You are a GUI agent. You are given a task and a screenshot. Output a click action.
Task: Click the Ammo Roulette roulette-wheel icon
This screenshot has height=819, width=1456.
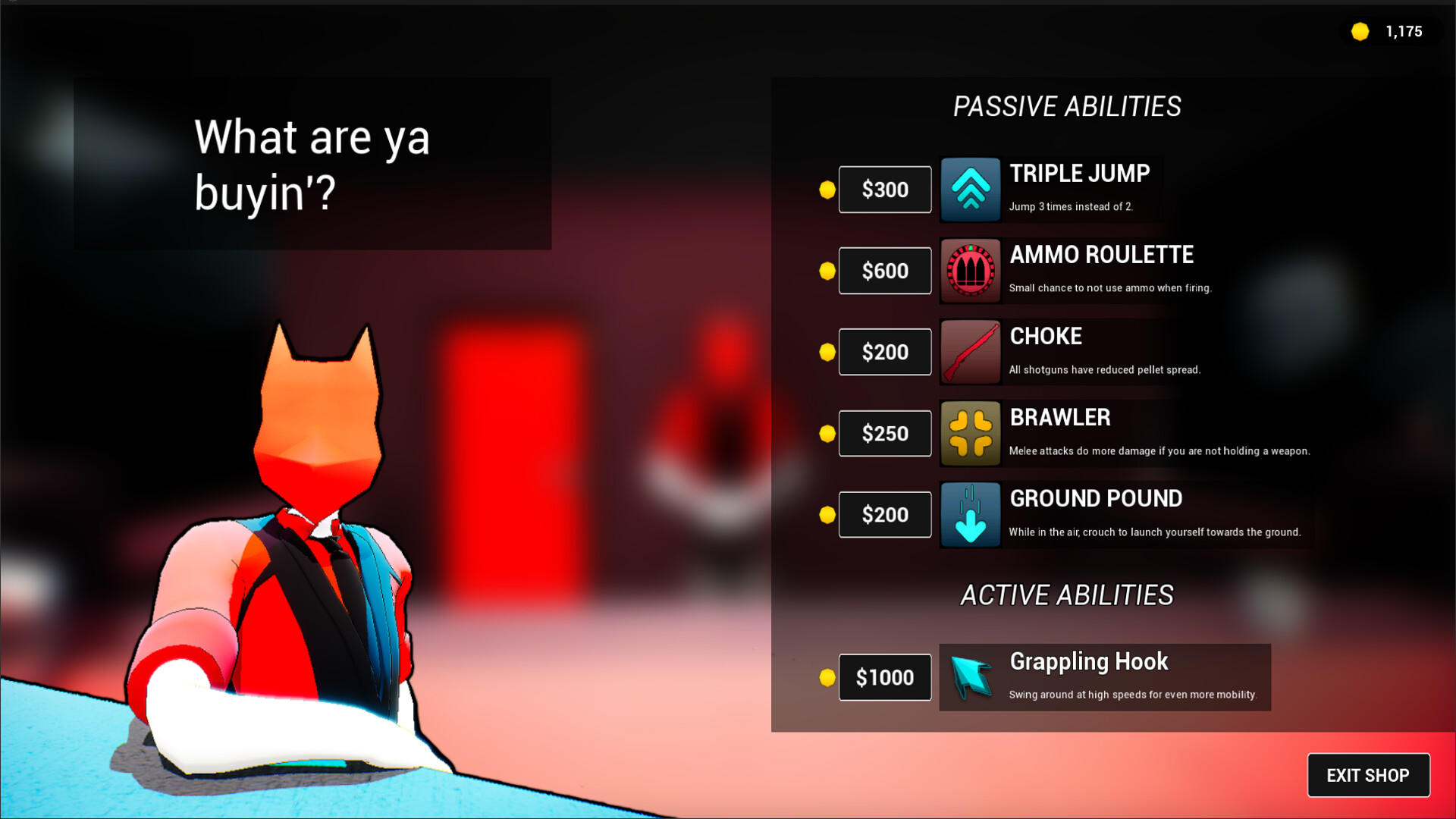tap(971, 271)
